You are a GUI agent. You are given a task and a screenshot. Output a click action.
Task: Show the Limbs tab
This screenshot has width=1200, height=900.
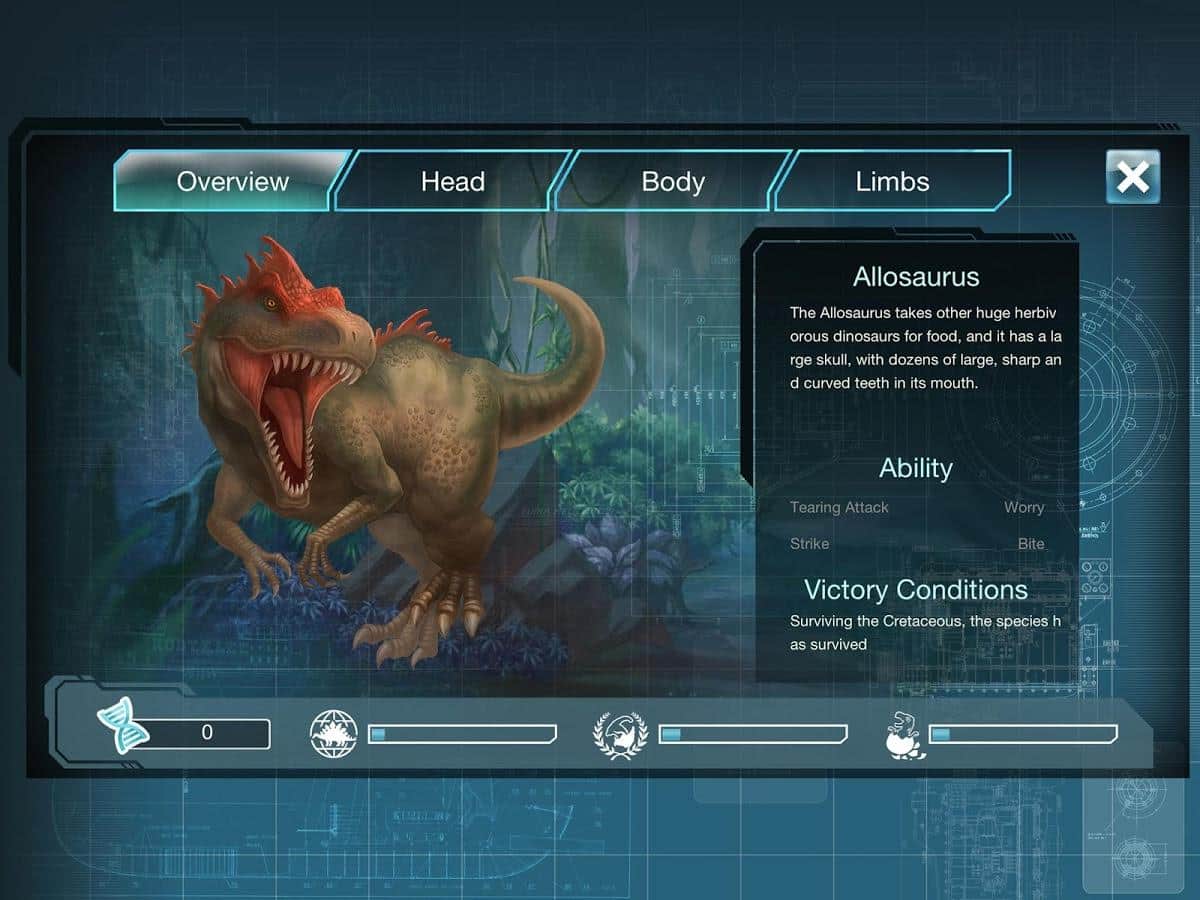(x=892, y=181)
